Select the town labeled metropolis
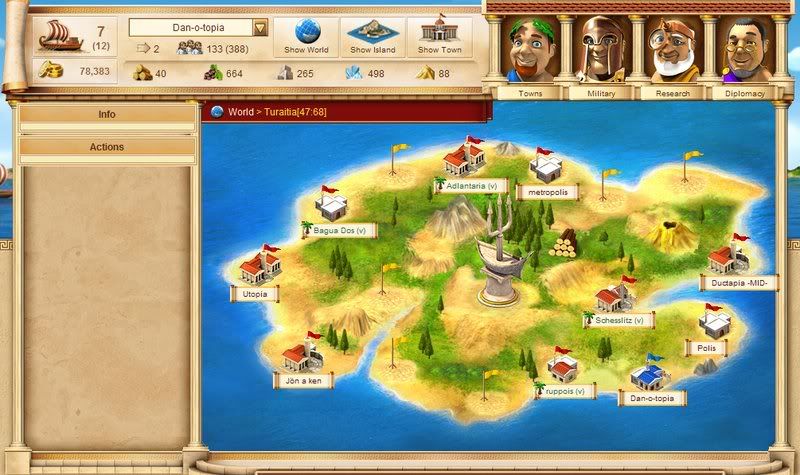800x475 pixels. pyautogui.click(x=548, y=192)
